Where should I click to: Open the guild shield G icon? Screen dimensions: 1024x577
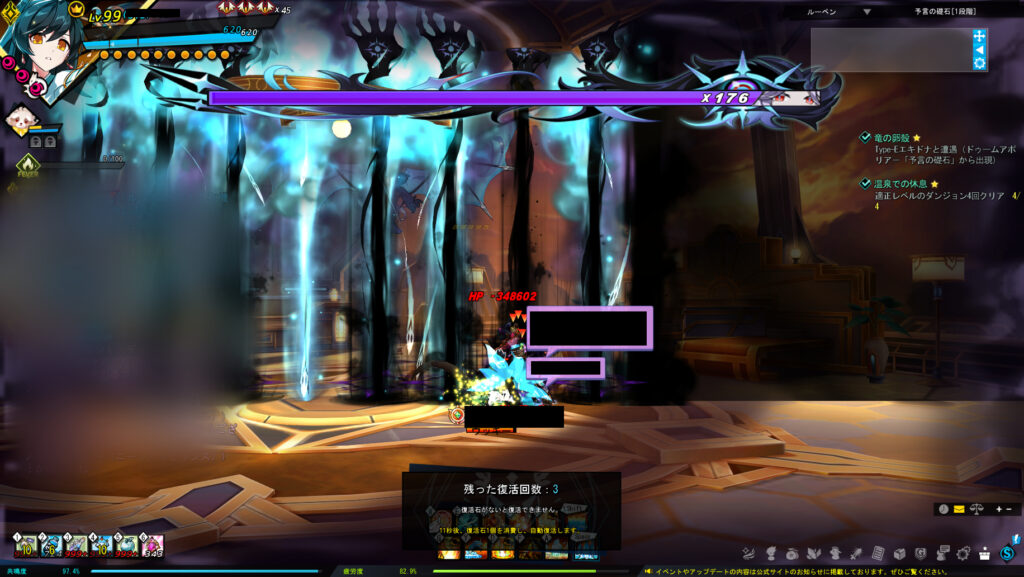click(x=920, y=553)
